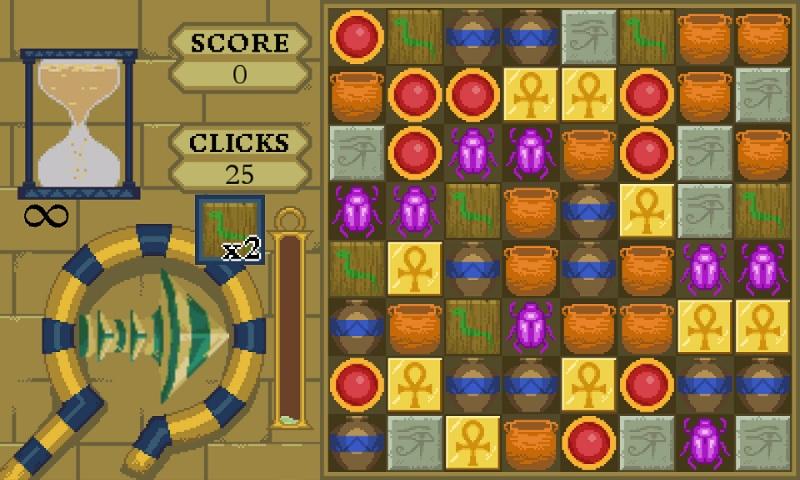This screenshot has width=800, height=480.
Task: Tap the red gem between eye tile and scarab
Action: point(415,154)
